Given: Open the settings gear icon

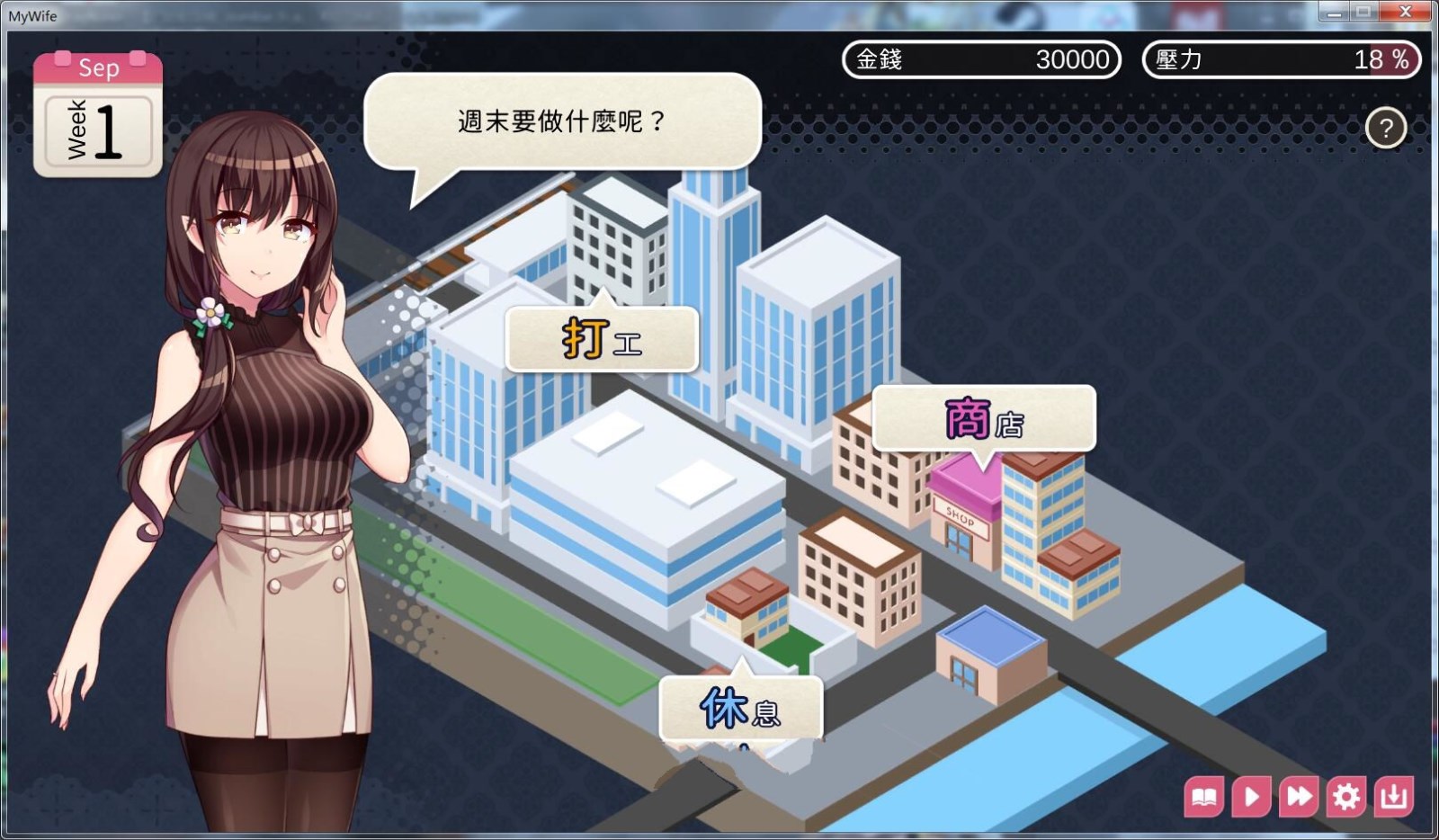Looking at the screenshot, I should click(x=1345, y=796).
